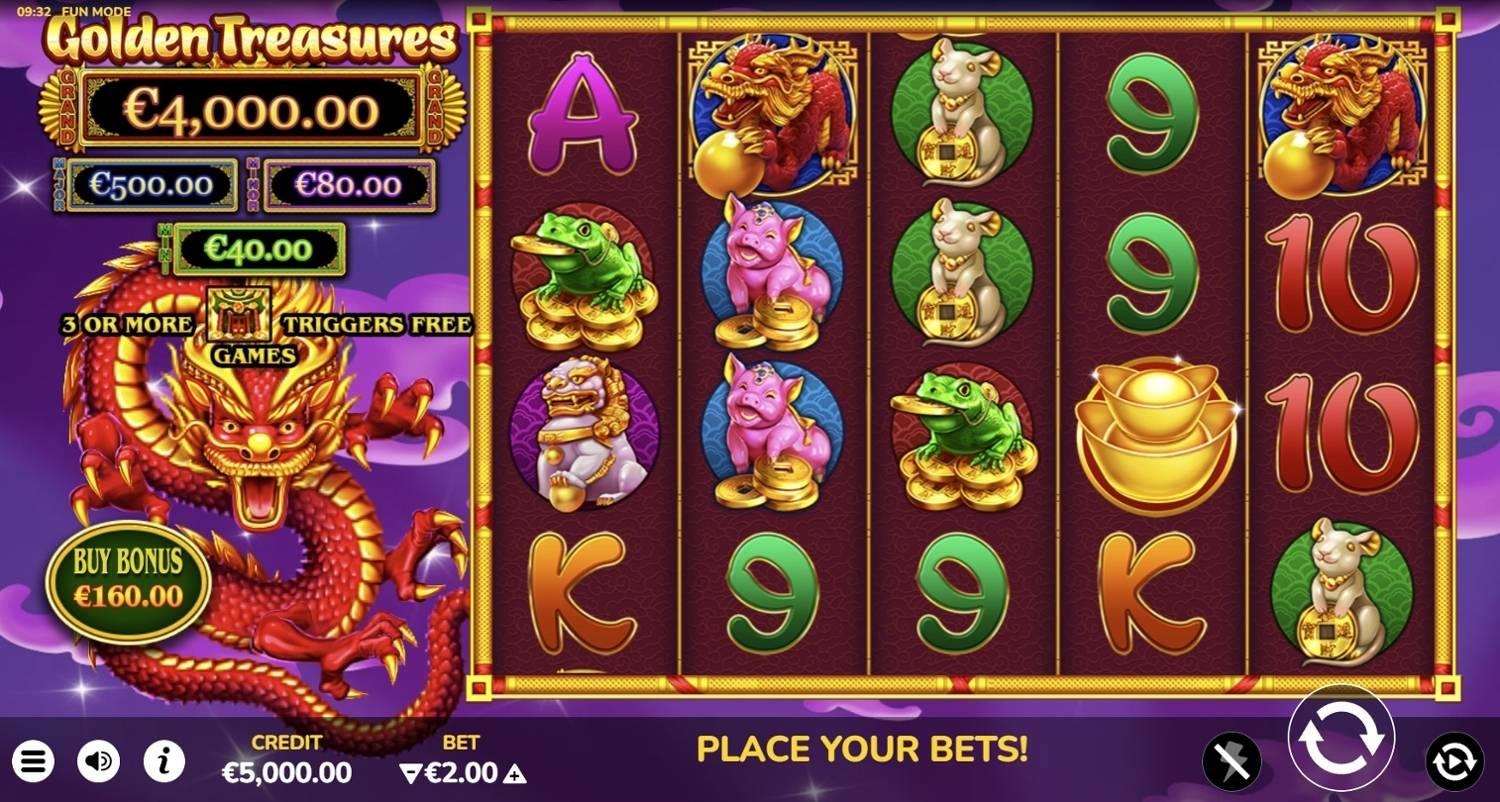Image resolution: width=1500 pixels, height=802 pixels.
Task: Mute the game sound
Action: [x=99, y=762]
